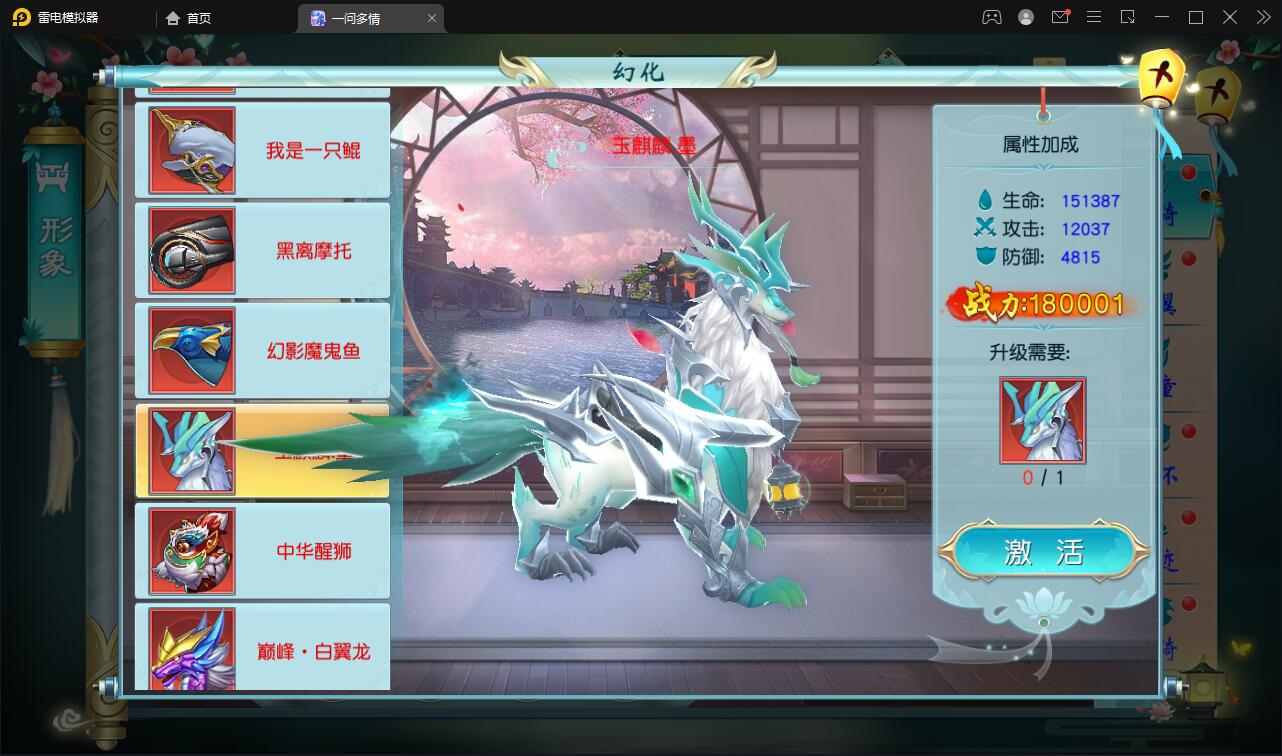Select the highlighted 玉麒麟·墨 mount entry
The width and height of the screenshot is (1282, 756).
pos(262,451)
